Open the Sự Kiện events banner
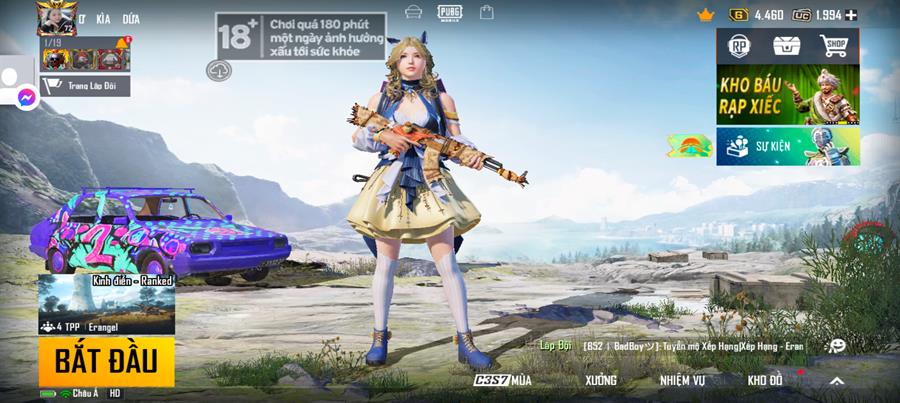The width and height of the screenshot is (900, 403). coord(787,146)
